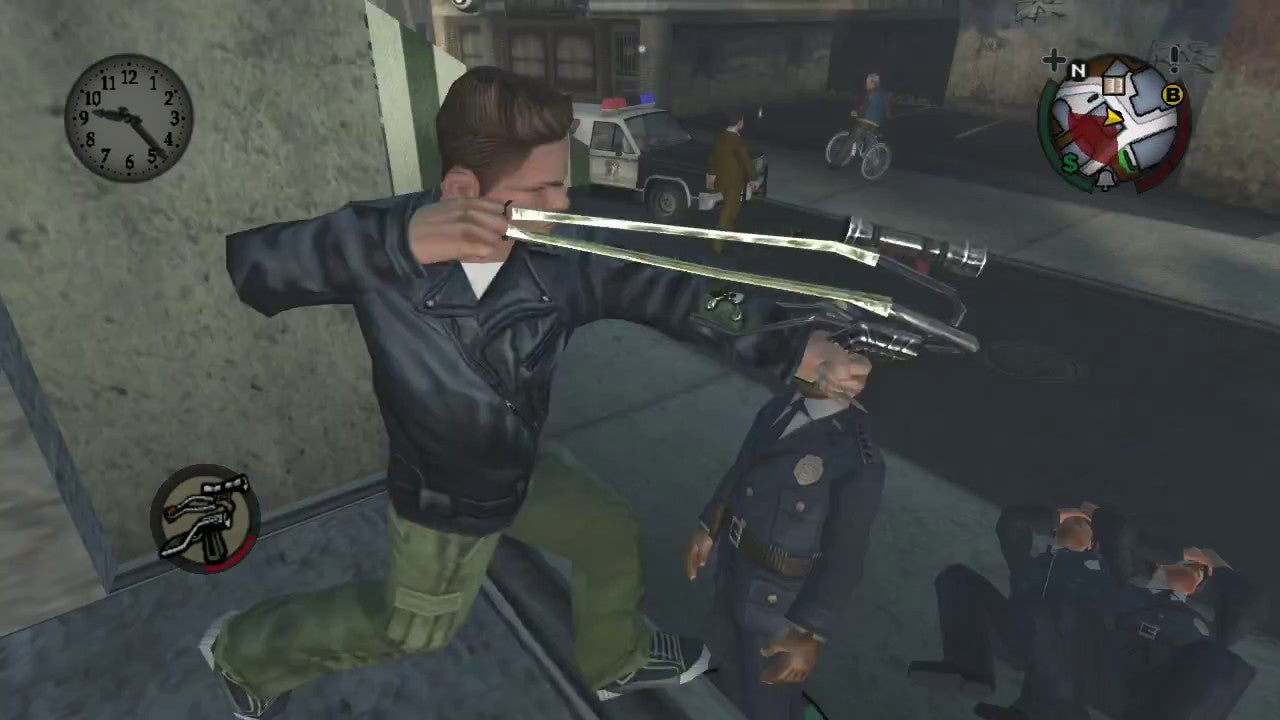Click the plus health cross beside the minimap
This screenshot has width=1280, height=720.
coord(1053,58)
